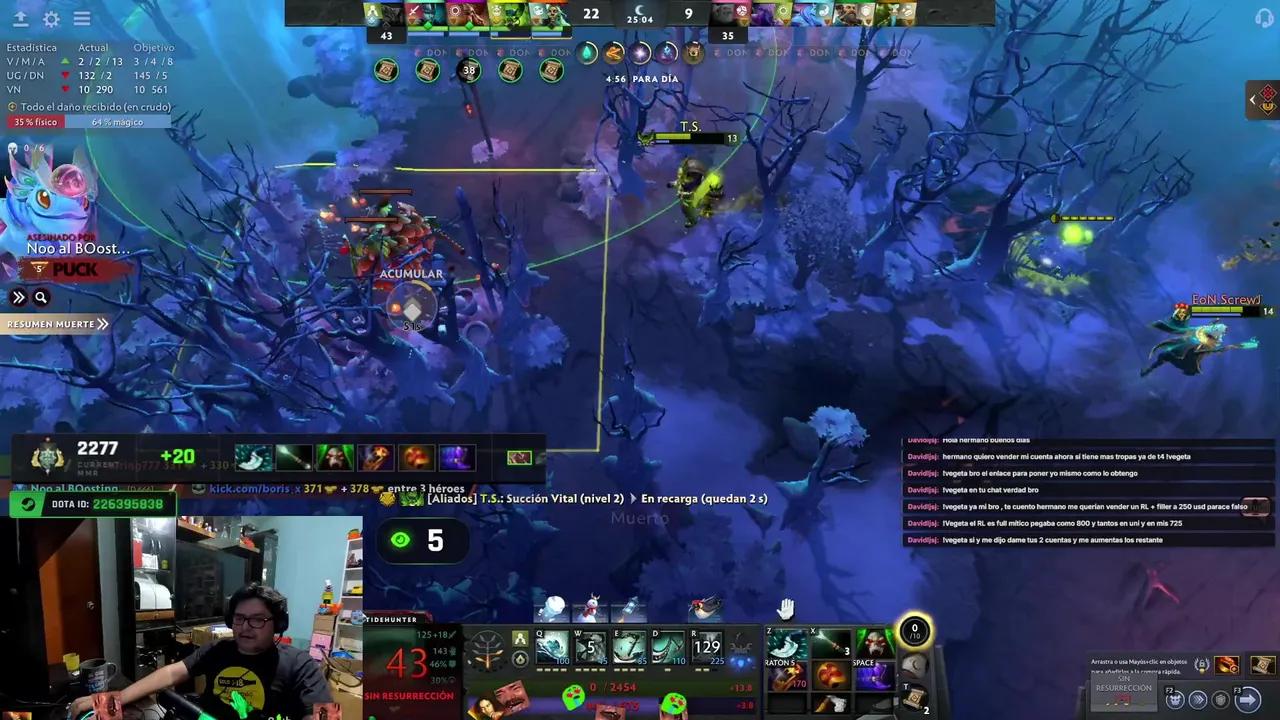Toggle the green viewer eye indicator
This screenshot has height=720, width=1280.
[x=401, y=541]
